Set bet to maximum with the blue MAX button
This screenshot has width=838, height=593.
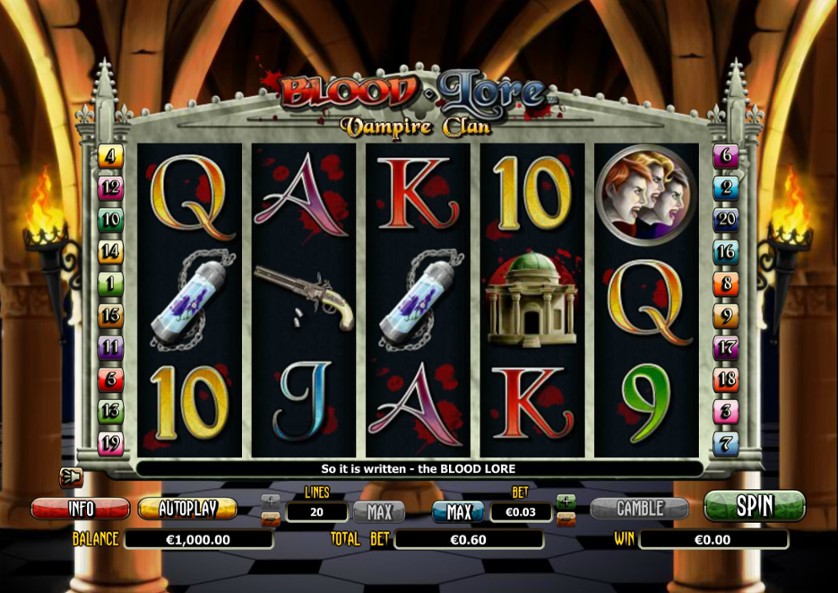tap(457, 512)
